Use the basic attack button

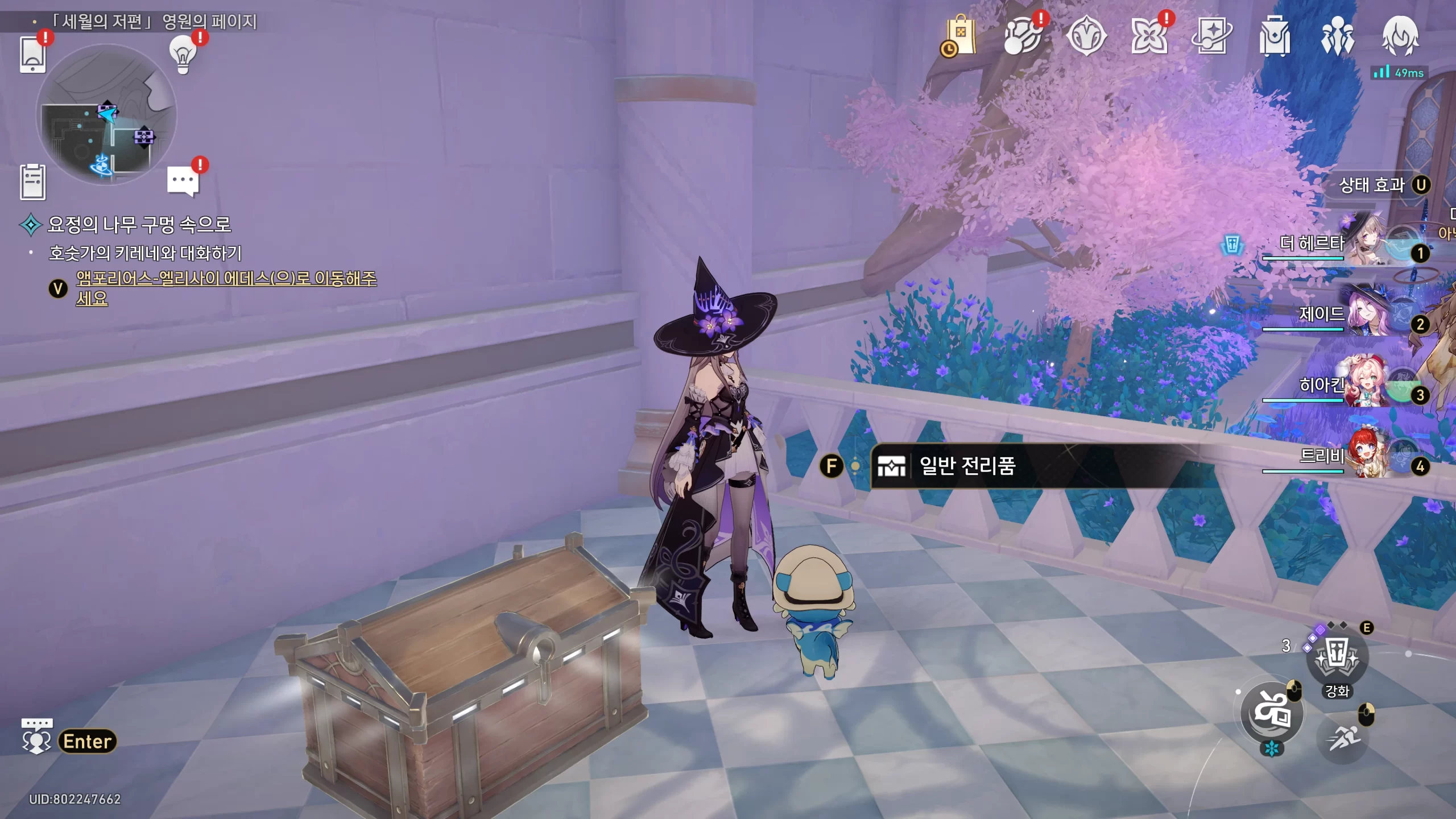click(x=1272, y=713)
